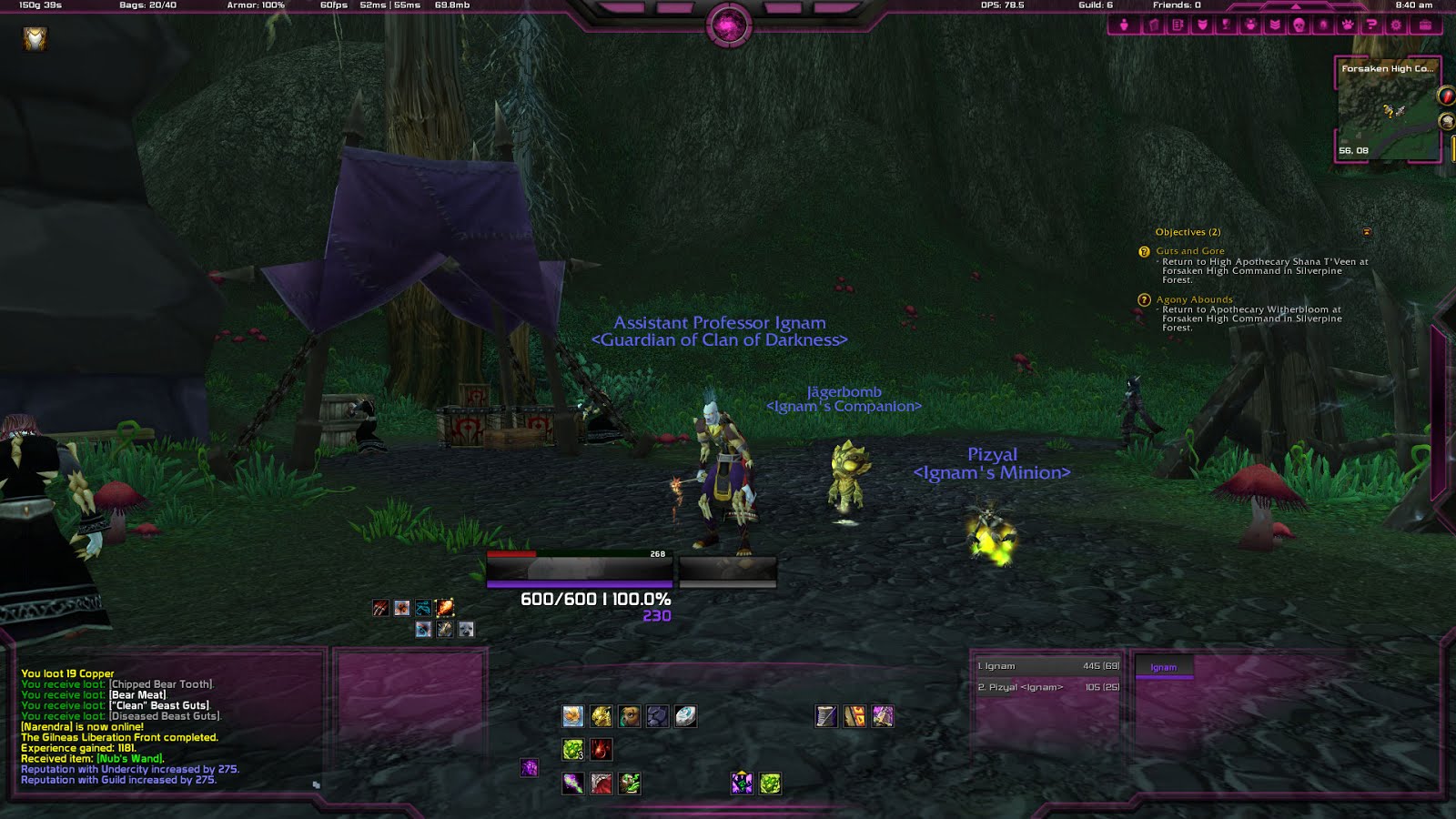
Task: Click the Forsaken High Command minimap
Action: point(1387,111)
